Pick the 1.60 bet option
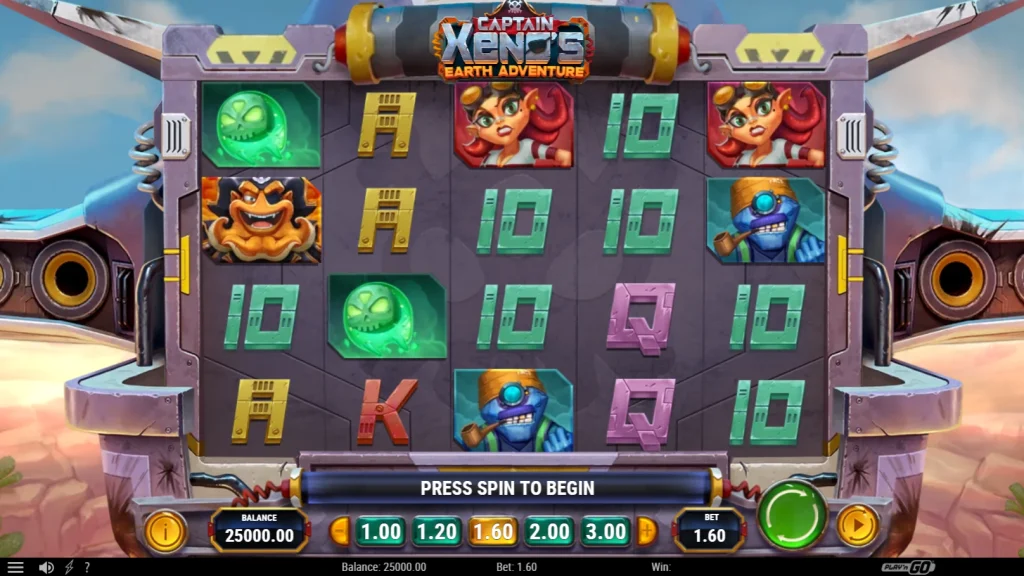 493,531
